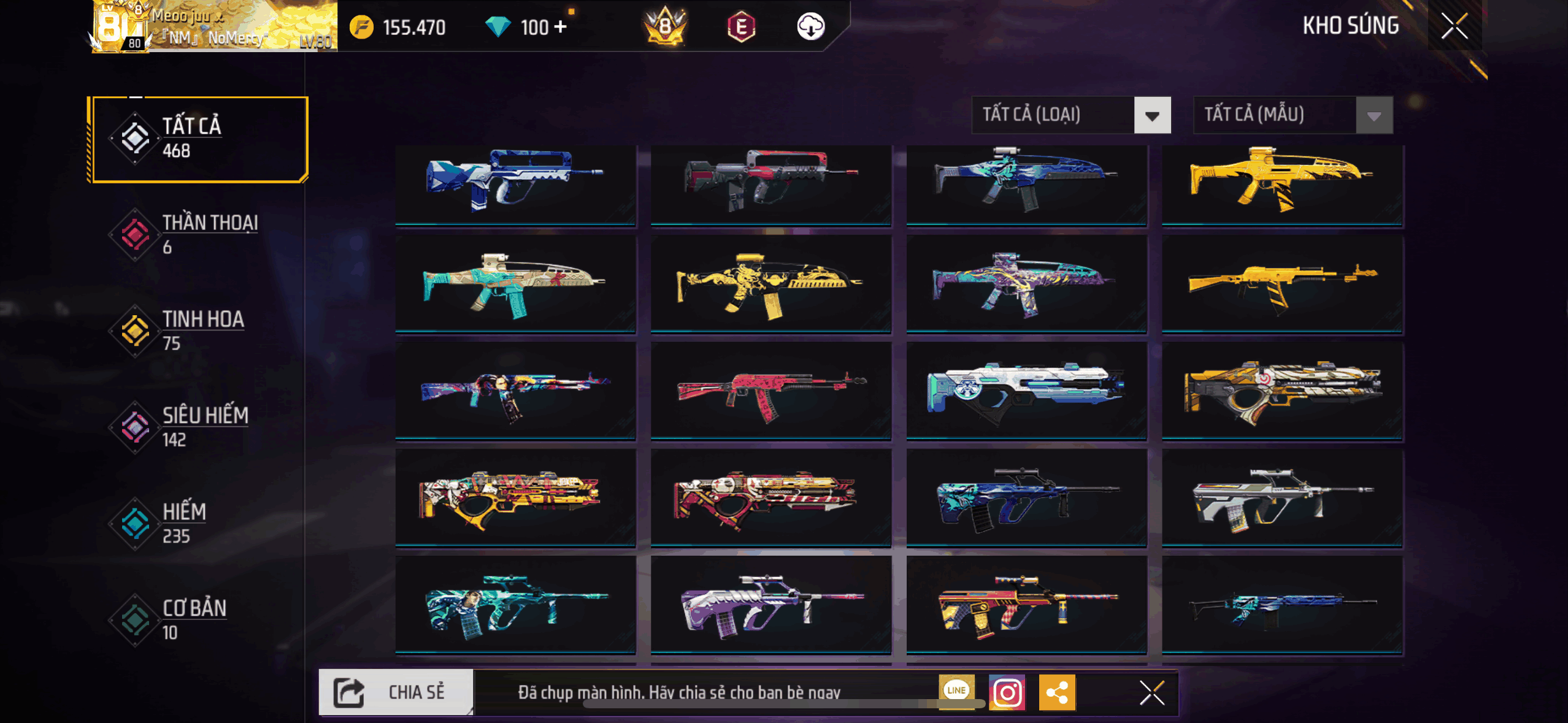Viewport: 1568px width, 723px height.
Task: Open the Tinh Hoa rarity tab
Action: [x=198, y=331]
